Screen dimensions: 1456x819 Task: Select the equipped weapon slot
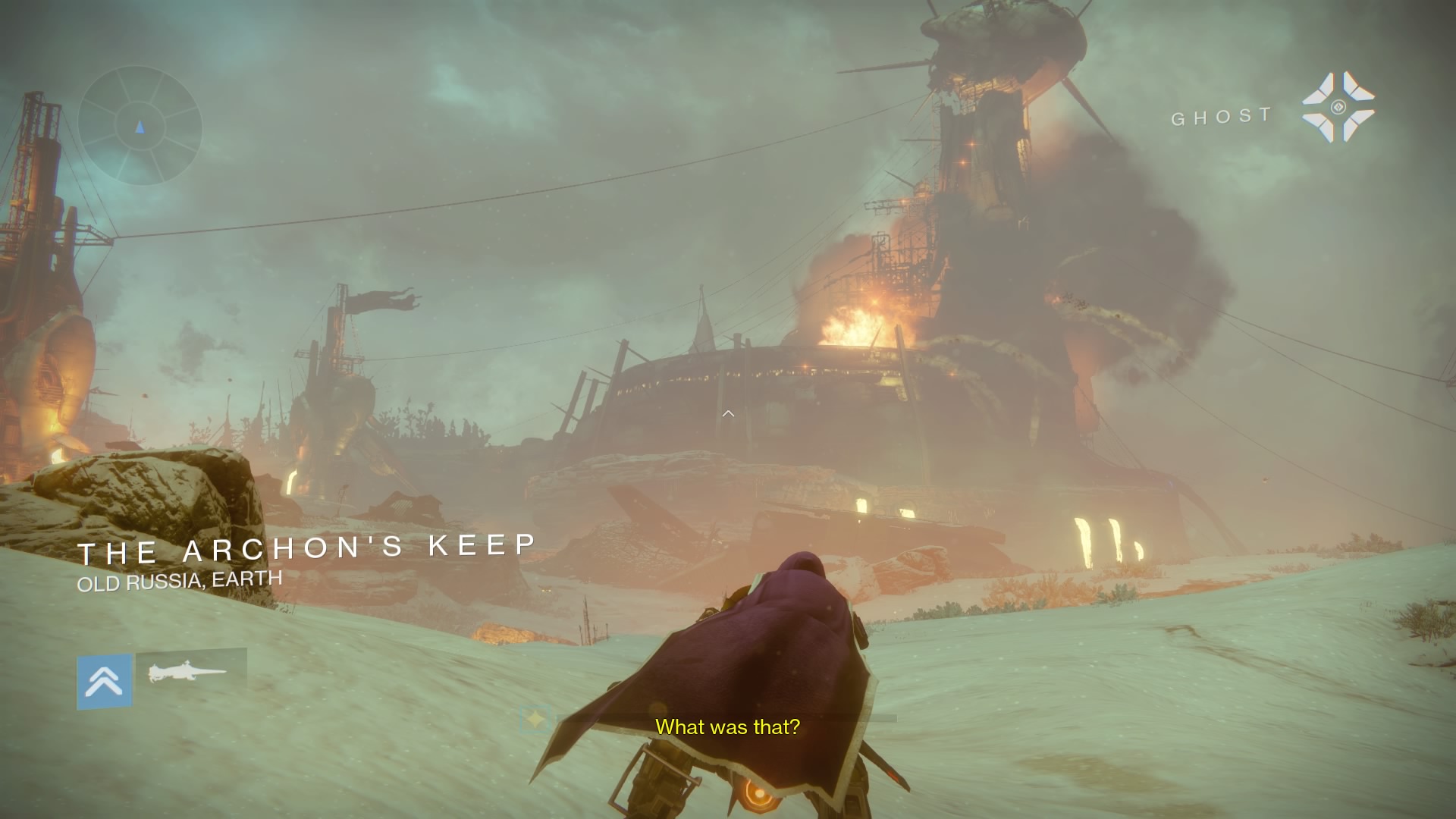click(190, 672)
